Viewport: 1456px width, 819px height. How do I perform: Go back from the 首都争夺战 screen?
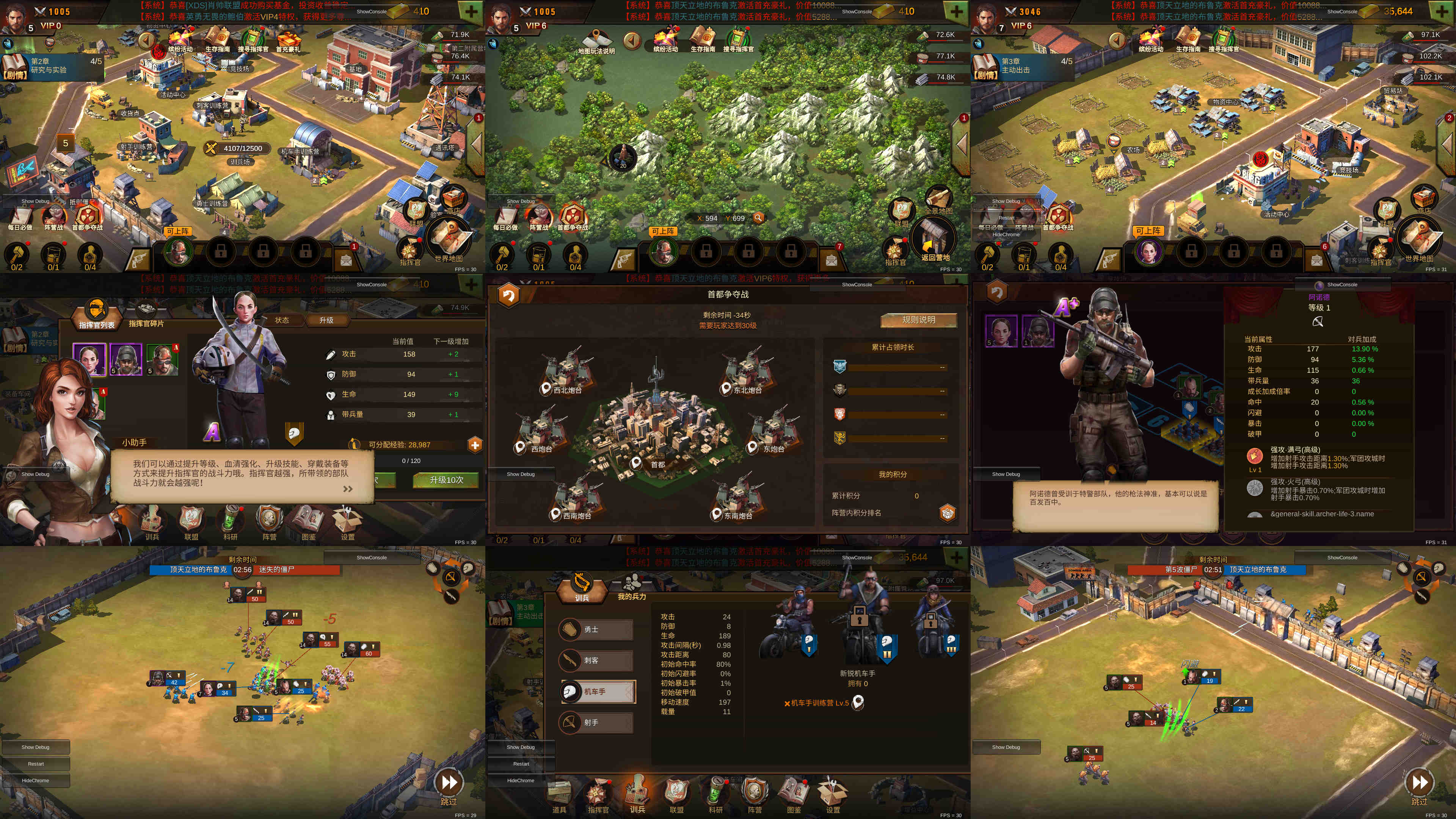tap(508, 295)
